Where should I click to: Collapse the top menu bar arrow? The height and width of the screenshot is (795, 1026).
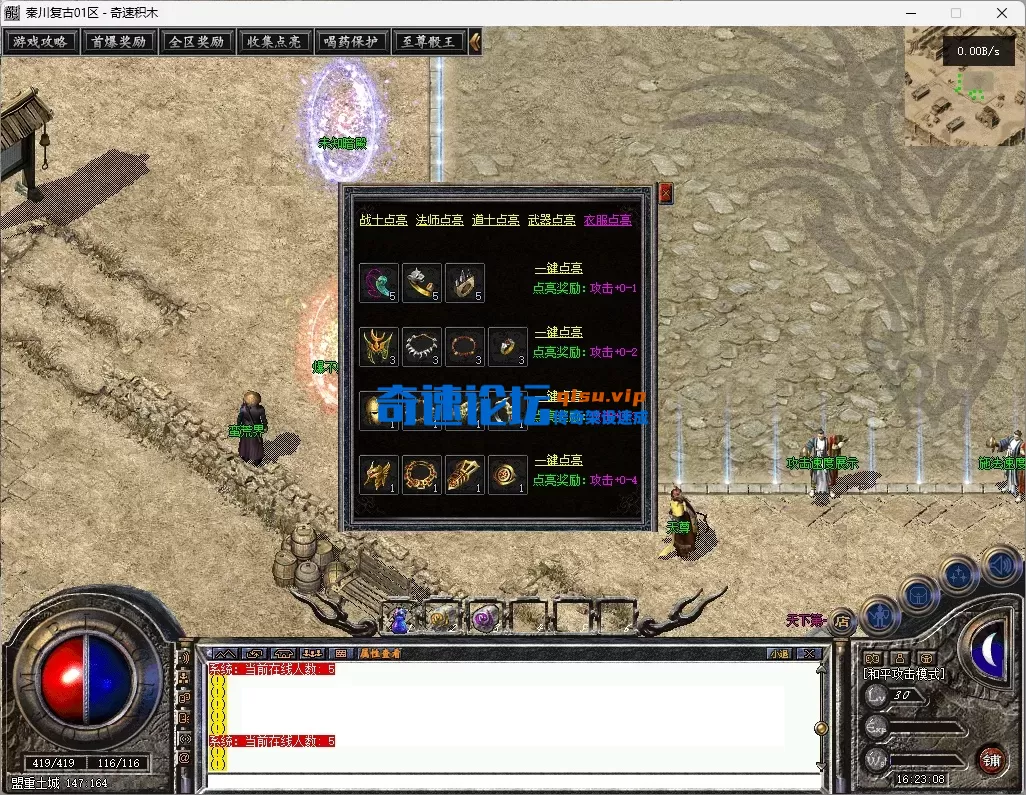coord(476,42)
